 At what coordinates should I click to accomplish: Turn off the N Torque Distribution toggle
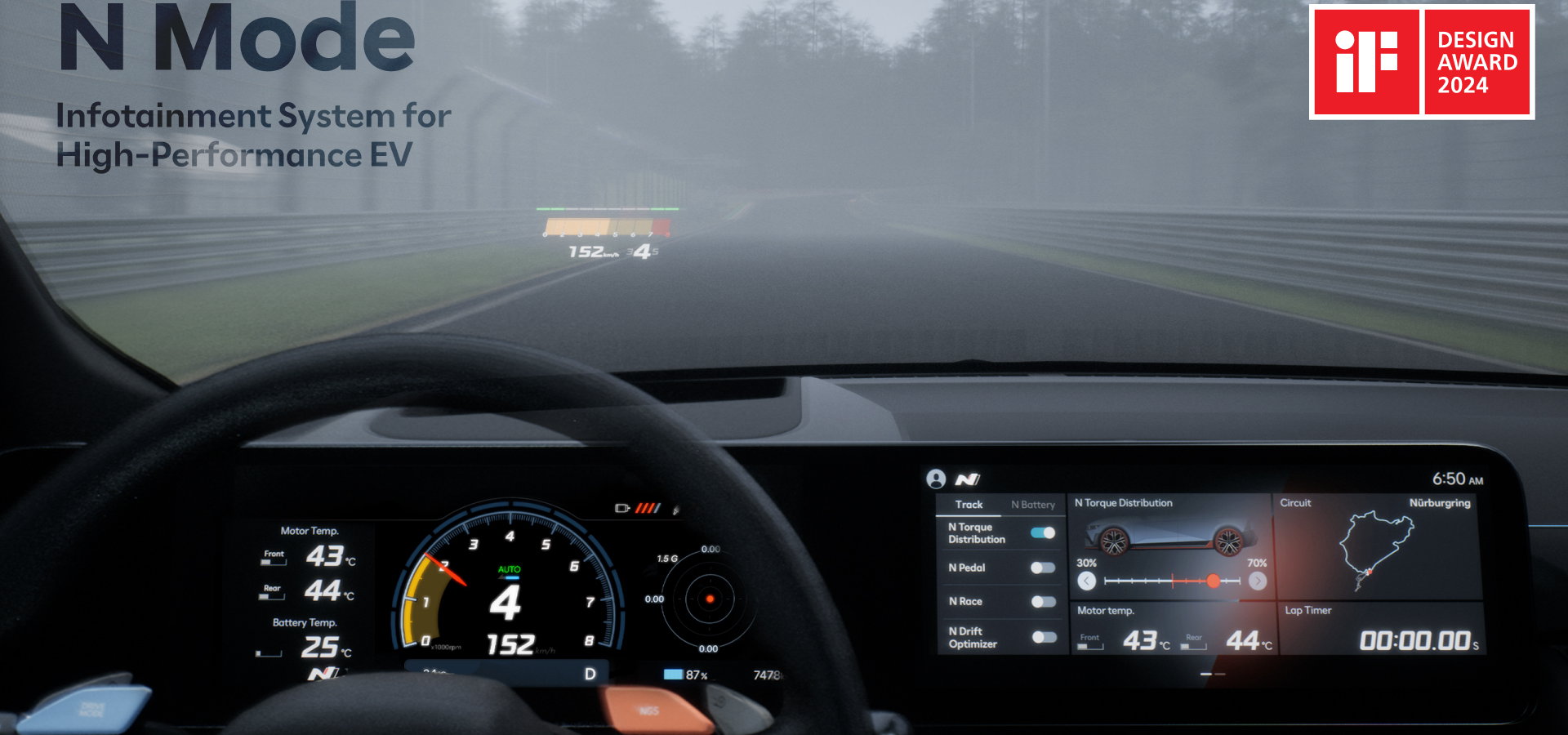pos(1043,533)
